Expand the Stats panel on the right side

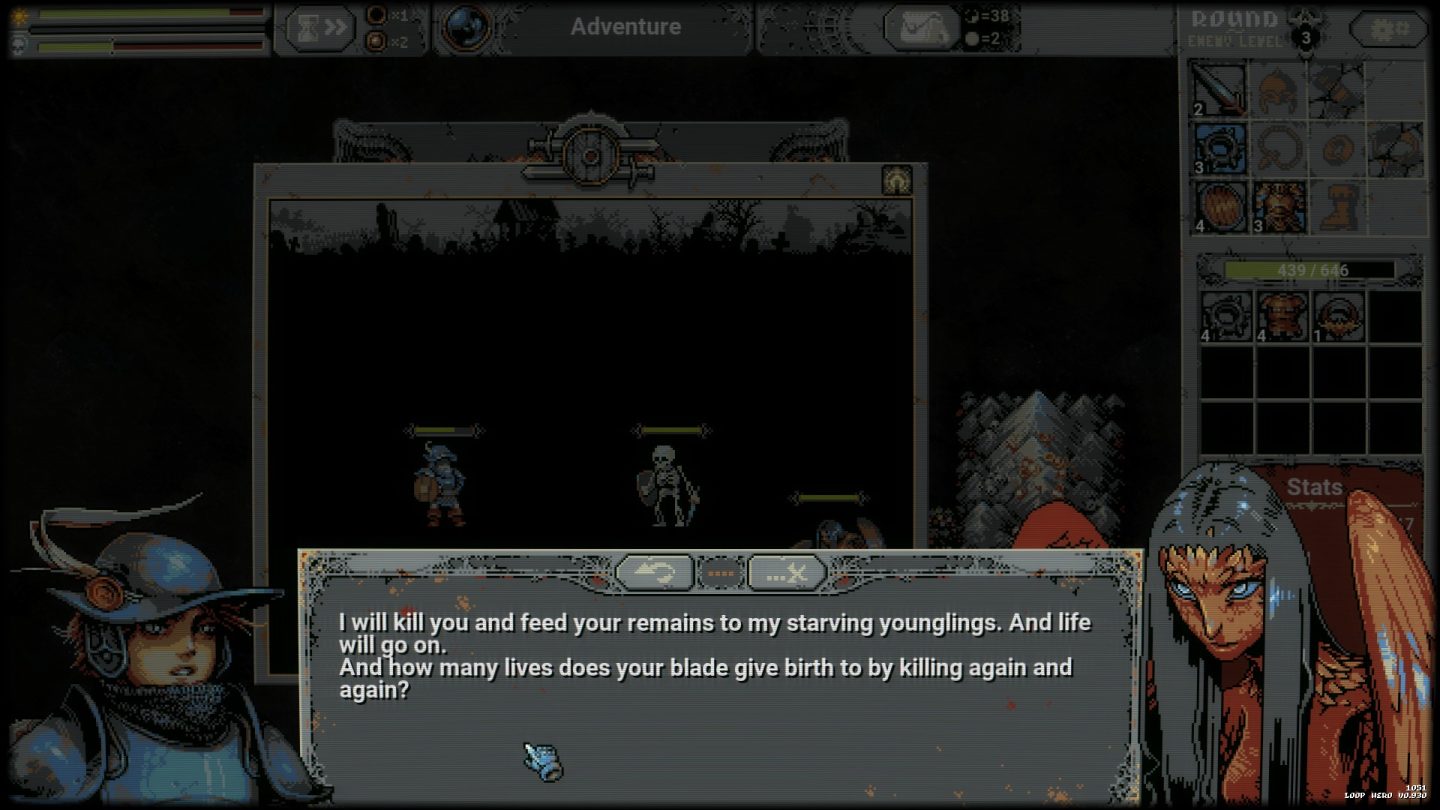[1314, 488]
